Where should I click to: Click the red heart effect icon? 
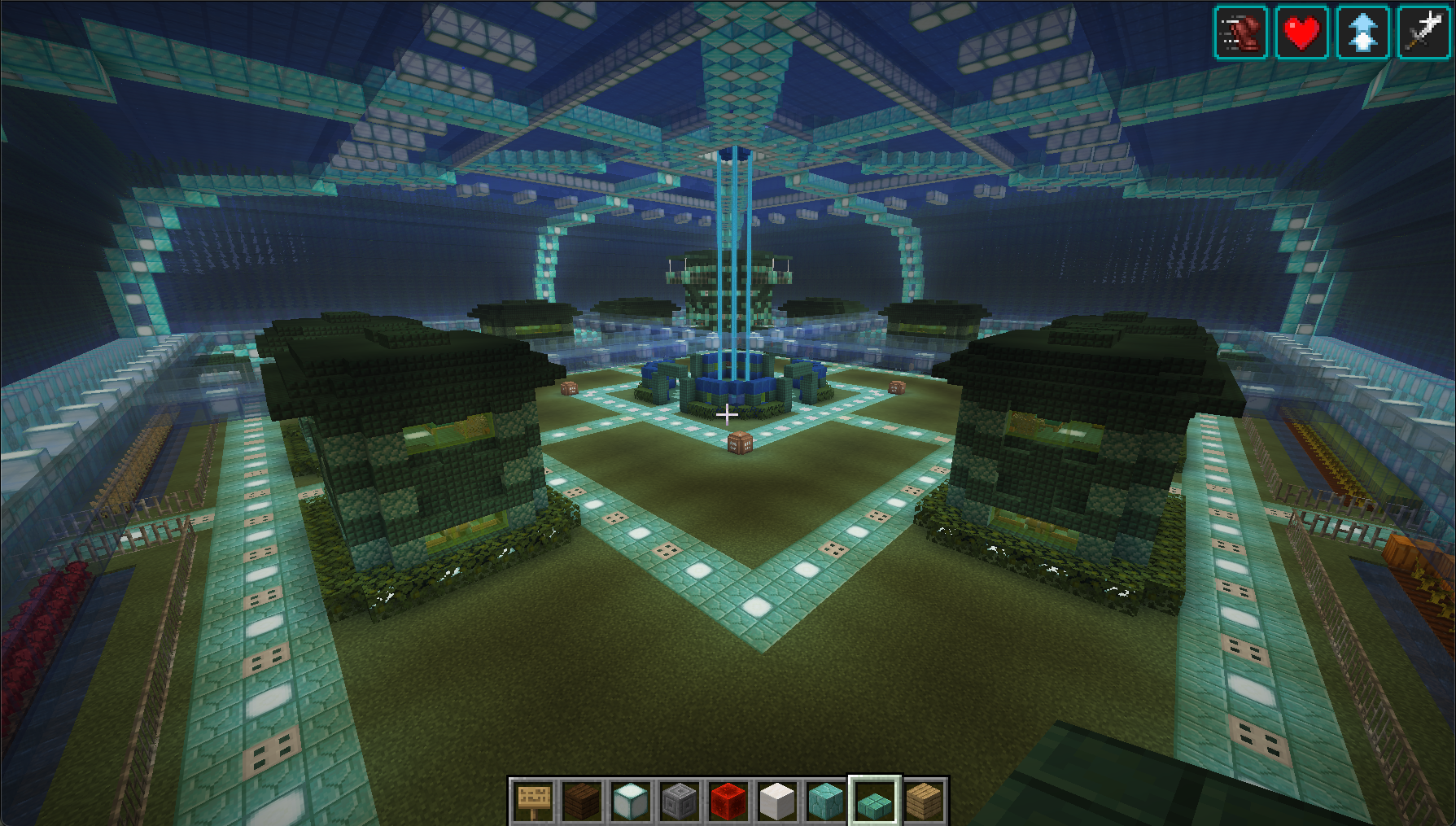1302,33
